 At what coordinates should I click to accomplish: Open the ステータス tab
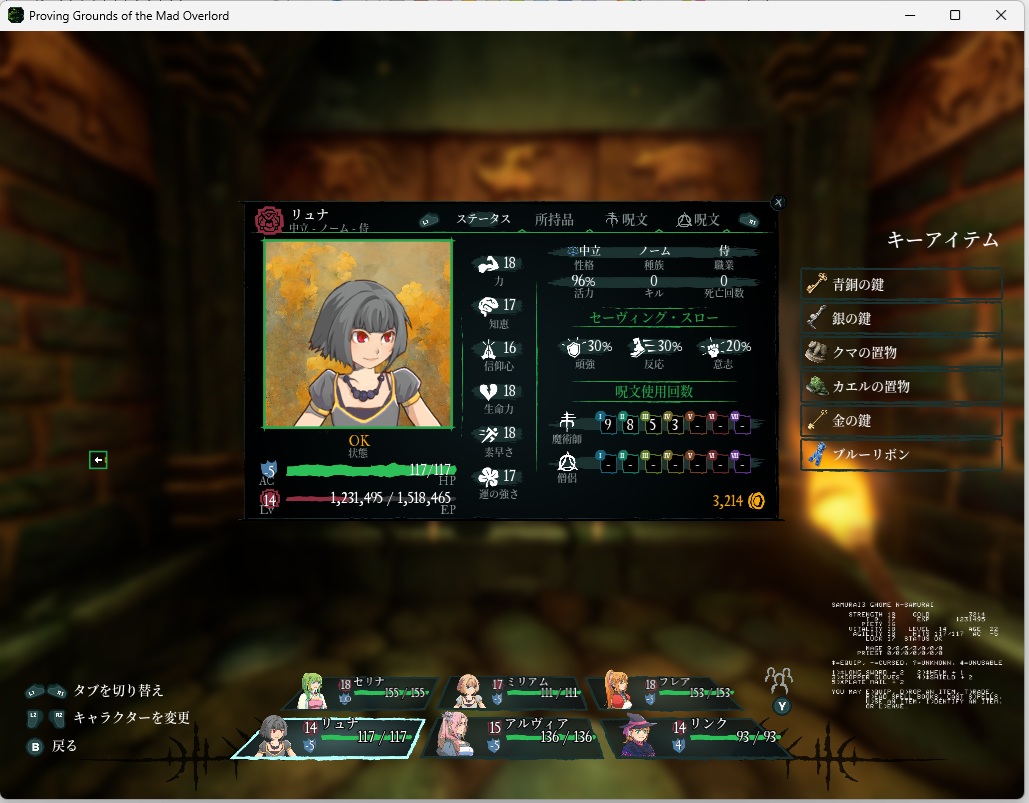(x=484, y=220)
